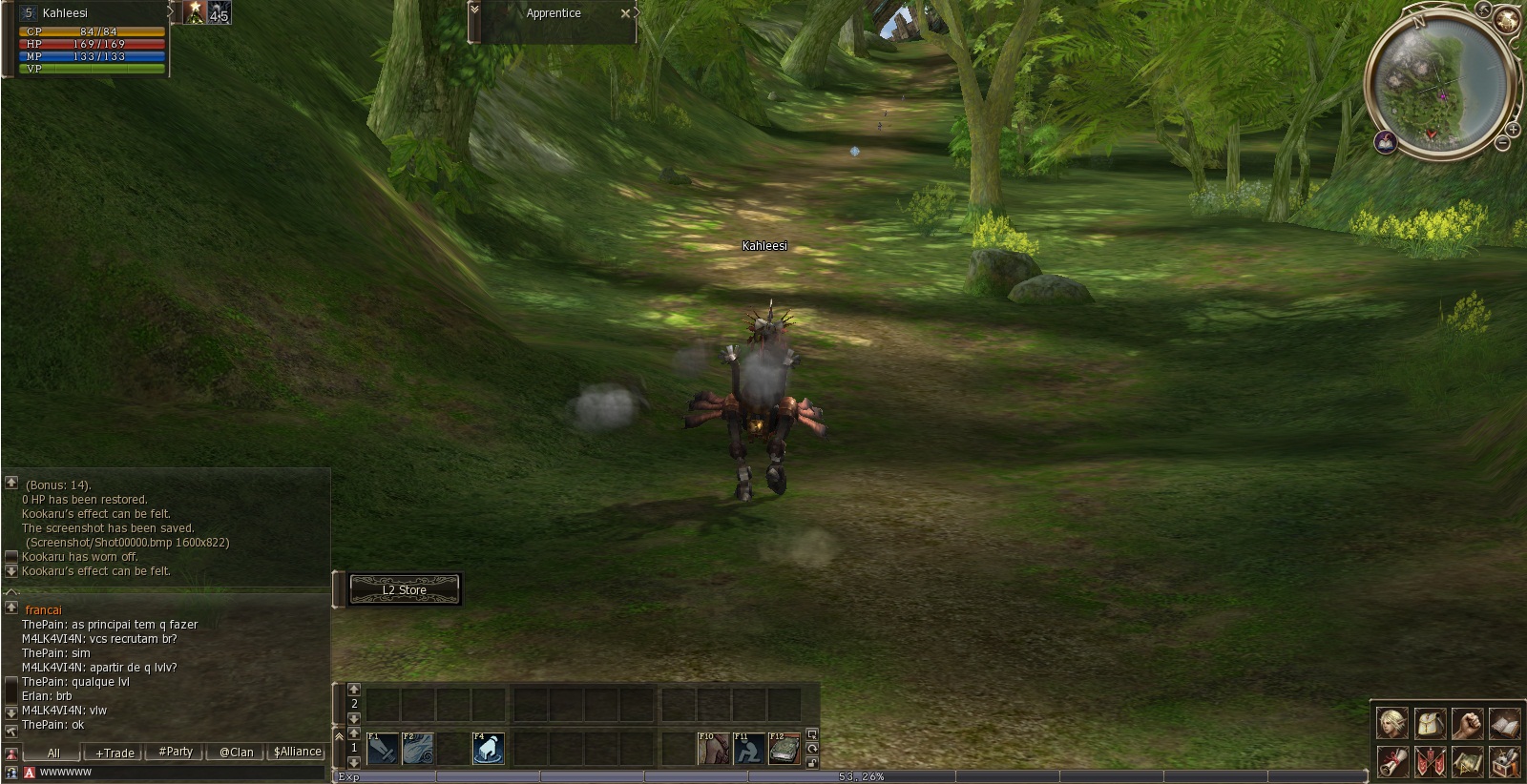Viewport: 1527px width, 784px height.
Task: Switch to the +Trade chat tab
Action: [115, 753]
